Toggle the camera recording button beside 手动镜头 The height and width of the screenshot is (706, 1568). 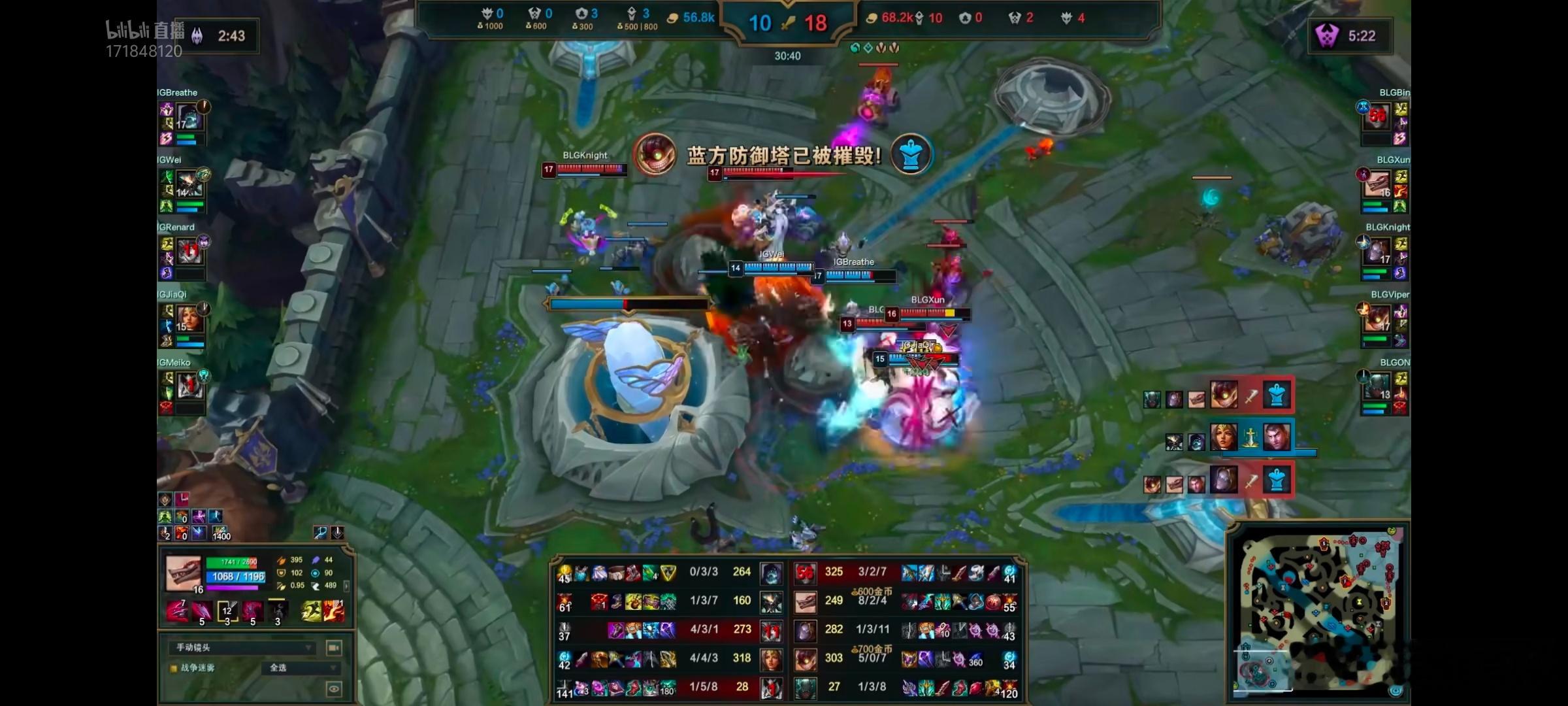(333, 648)
